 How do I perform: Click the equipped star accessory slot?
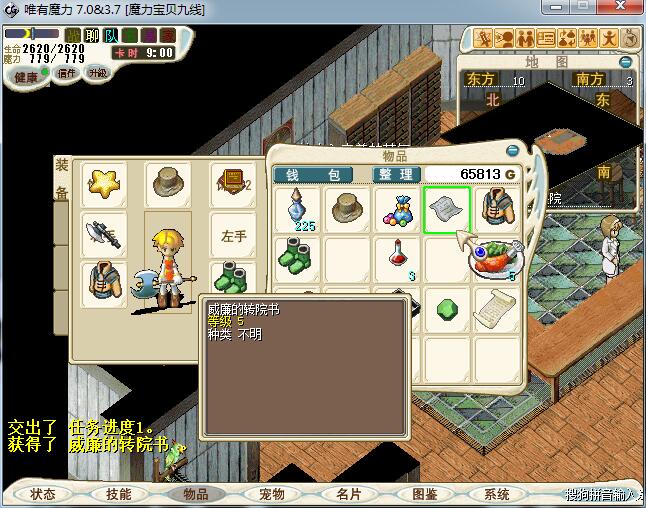tap(103, 183)
